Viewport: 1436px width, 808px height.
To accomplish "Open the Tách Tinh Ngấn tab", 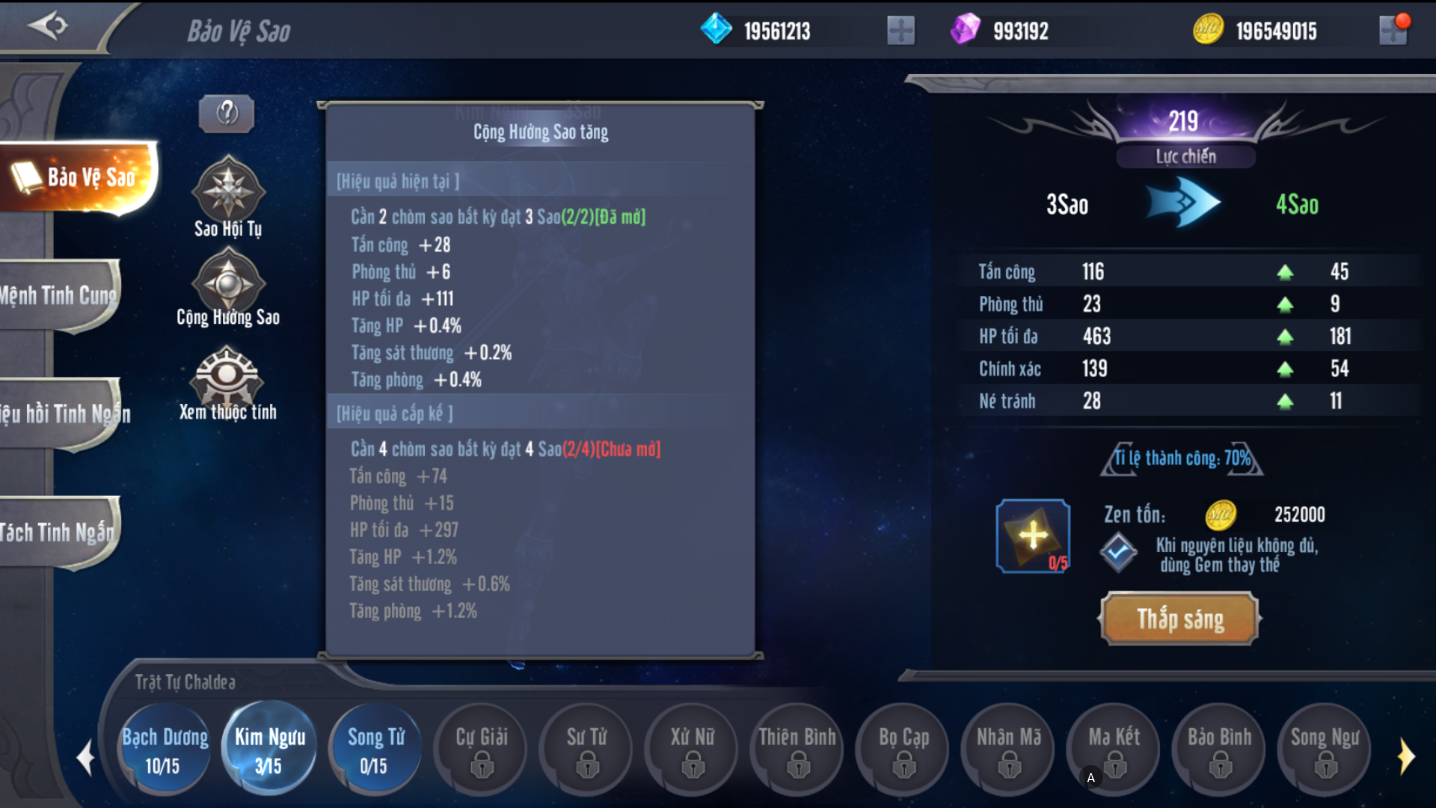I will click(60, 532).
